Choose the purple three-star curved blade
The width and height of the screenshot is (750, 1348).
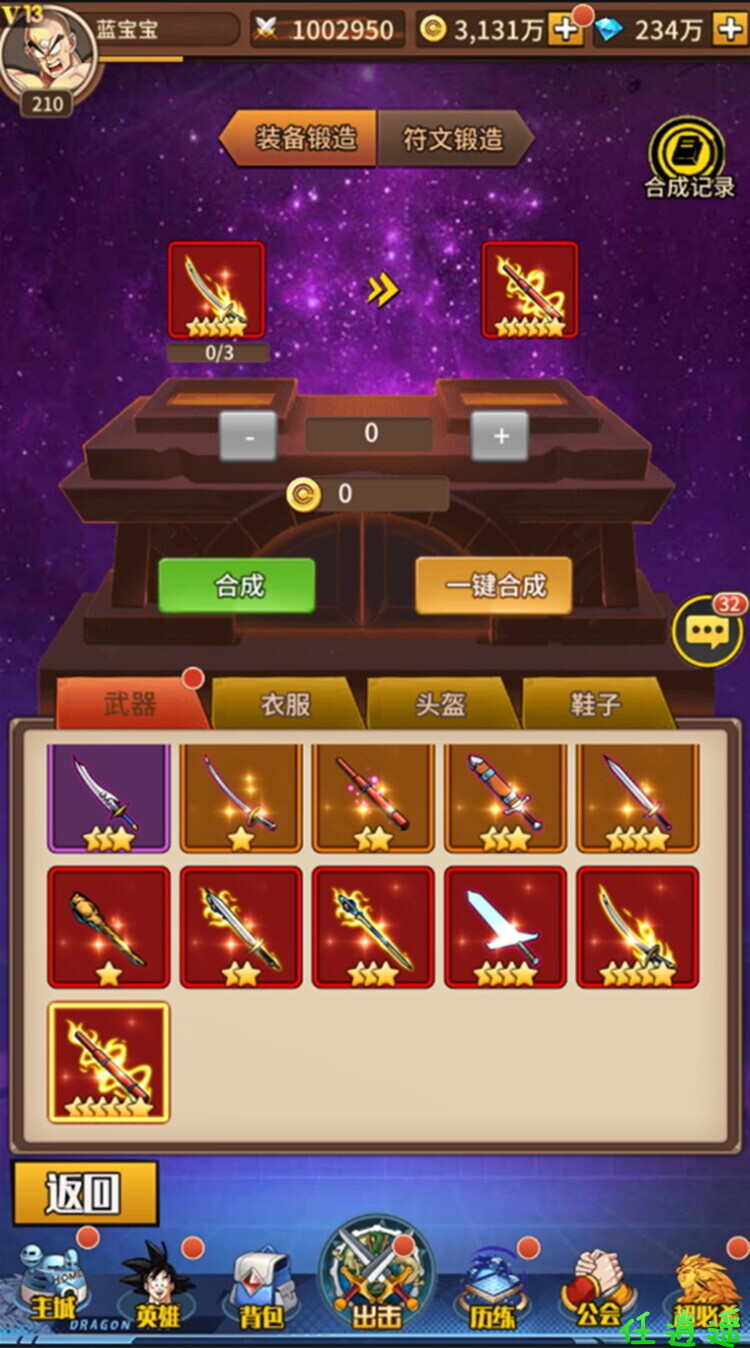pyautogui.click(x=108, y=797)
